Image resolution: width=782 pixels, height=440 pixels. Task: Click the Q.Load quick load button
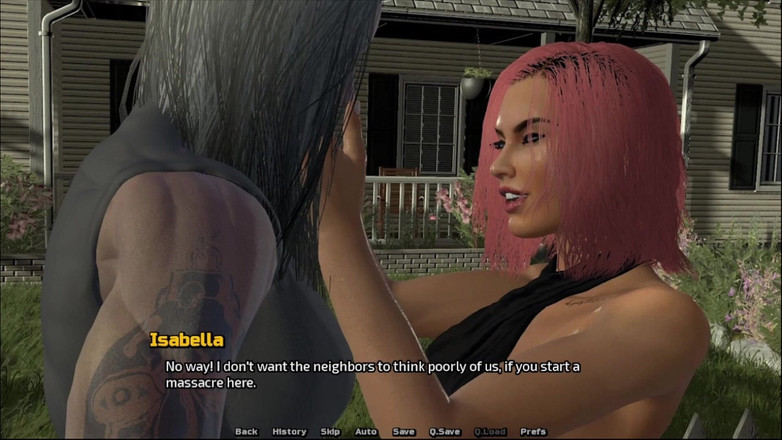click(490, 432)
